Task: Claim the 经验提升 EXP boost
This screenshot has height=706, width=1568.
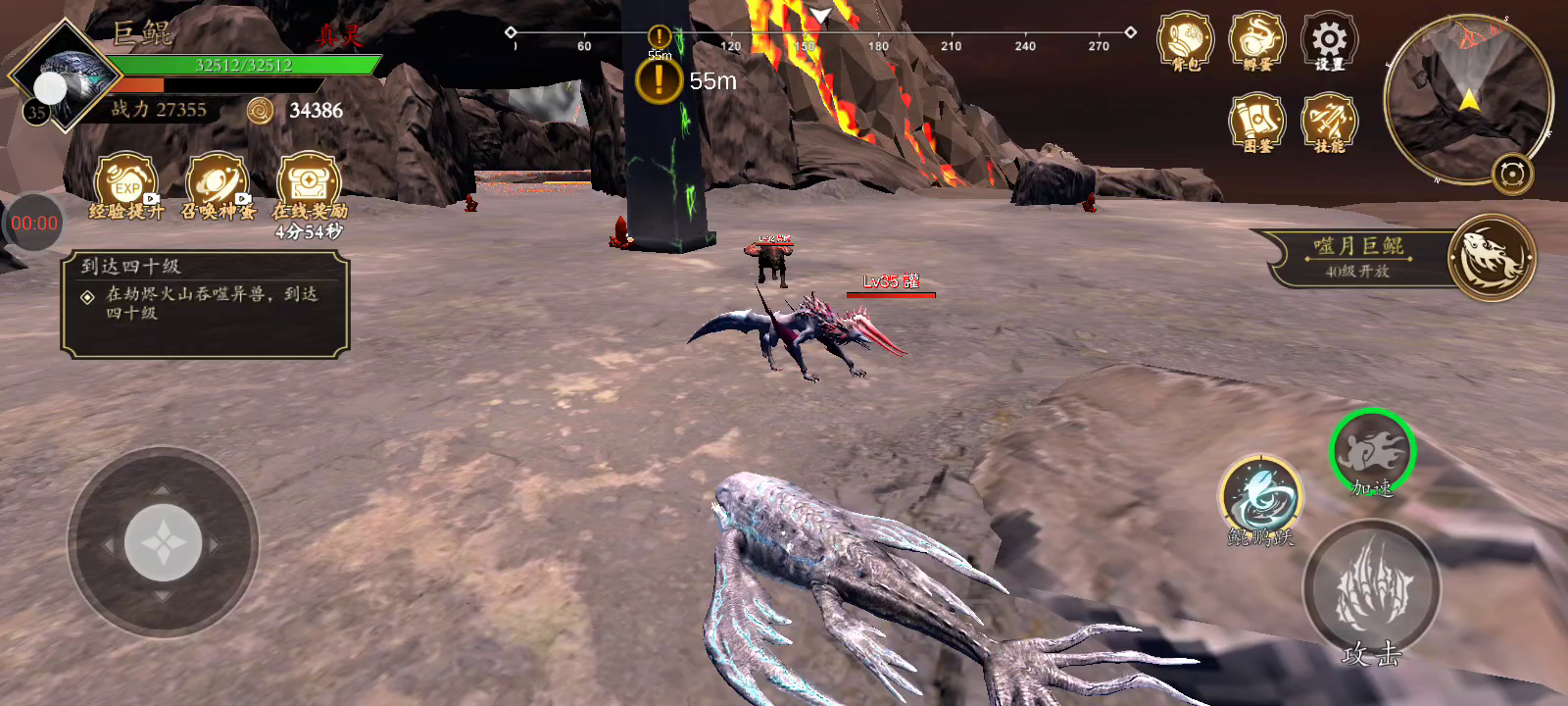Action: [x=126, y=183]
